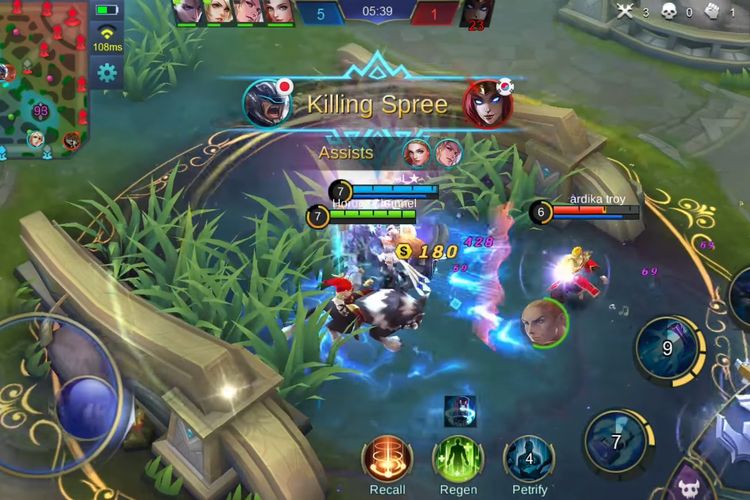Cast the Petrify battle spell
750x500 pixels.
point(529,459)
